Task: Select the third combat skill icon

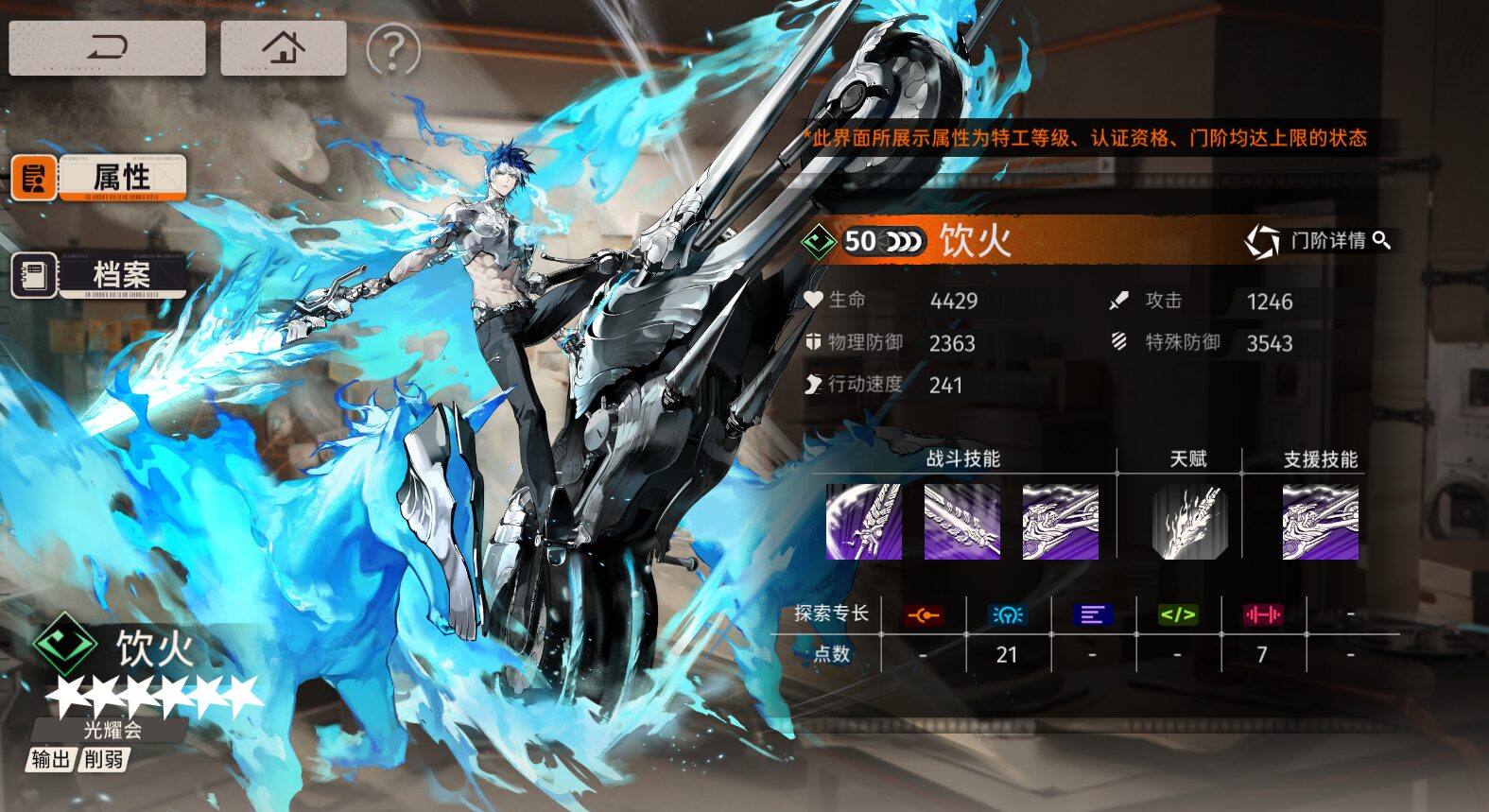Action: [x=1060, y=522]
